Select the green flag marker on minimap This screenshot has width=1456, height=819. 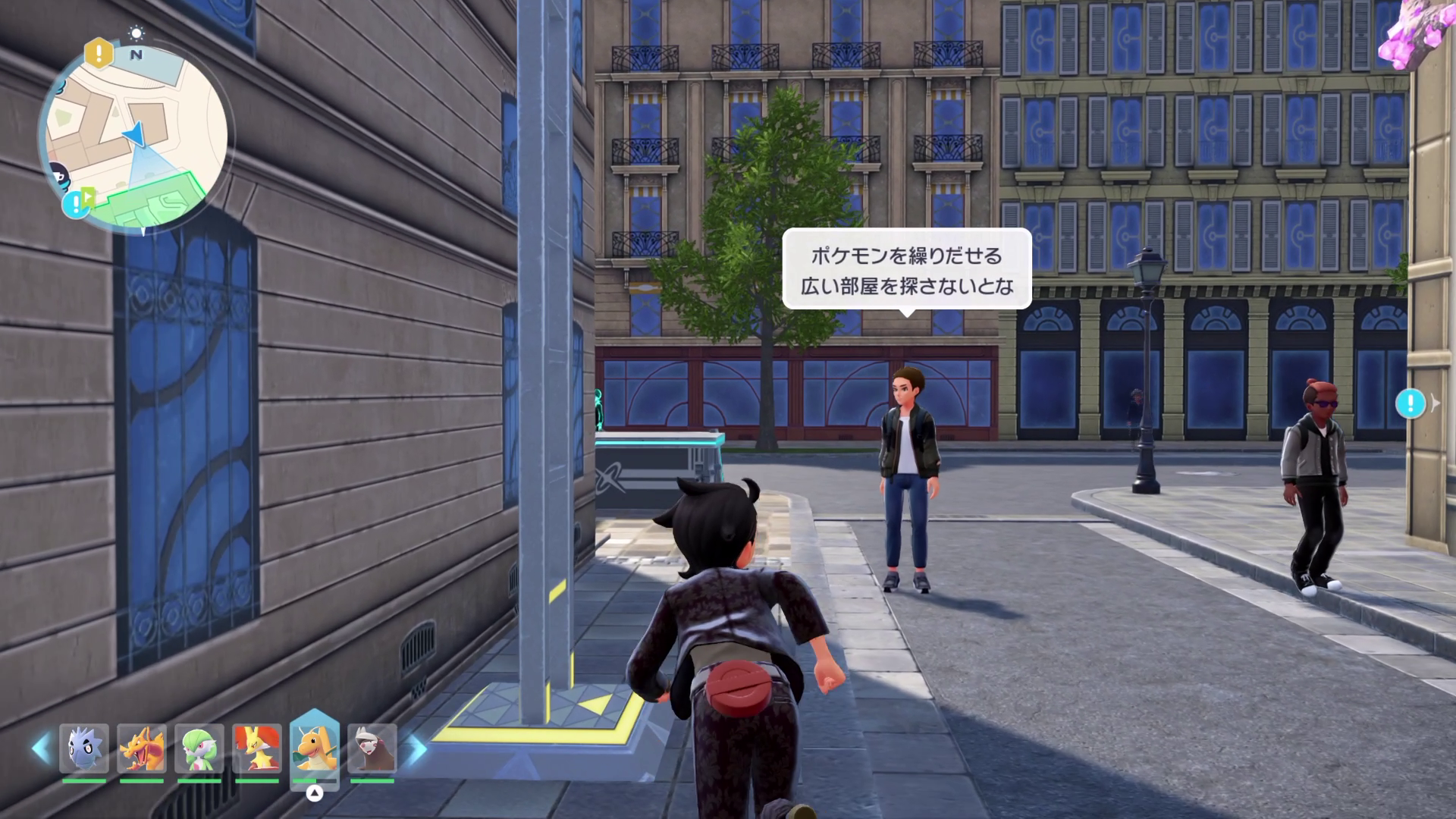88,196
